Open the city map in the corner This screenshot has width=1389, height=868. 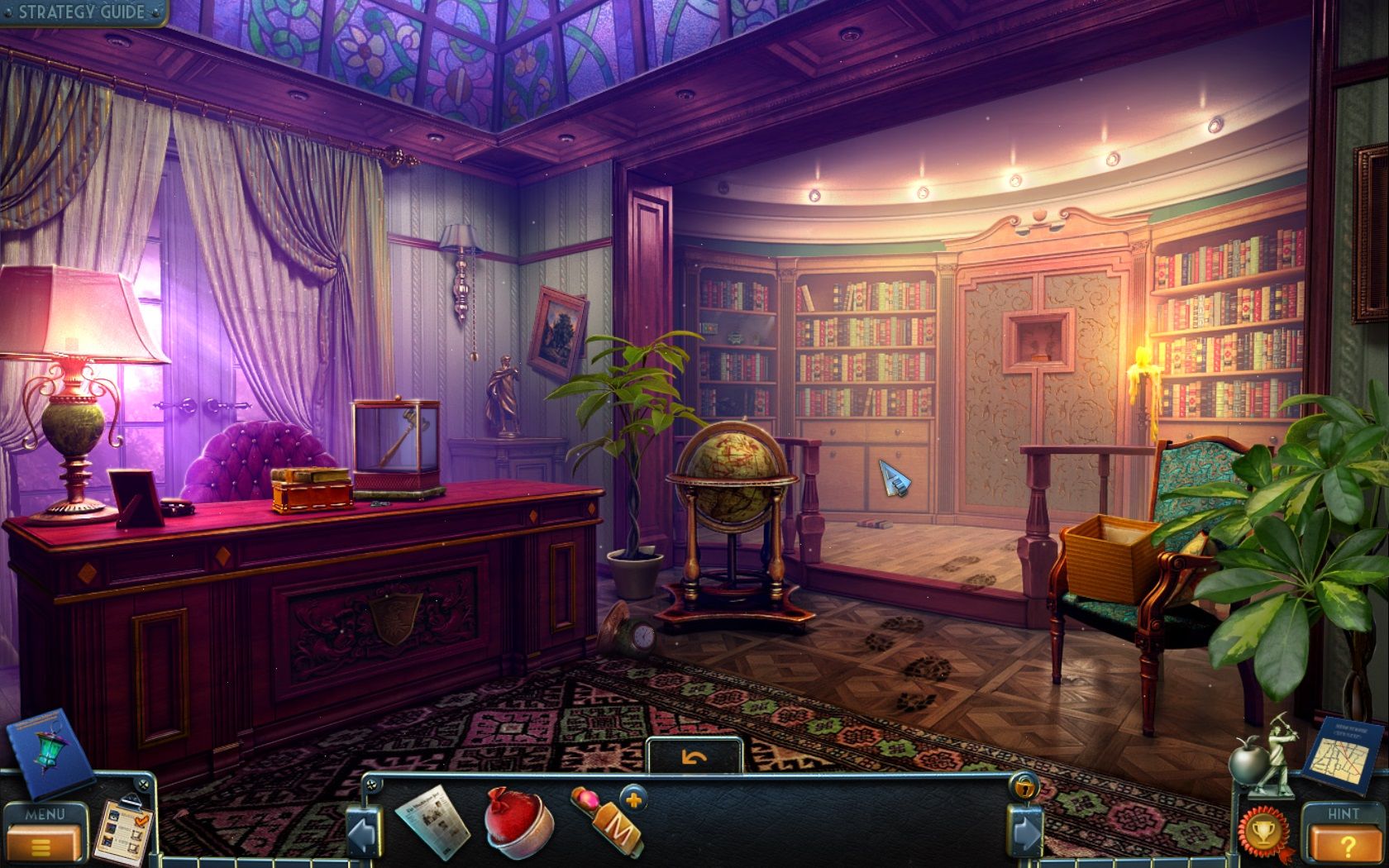tap(1345, 756)
